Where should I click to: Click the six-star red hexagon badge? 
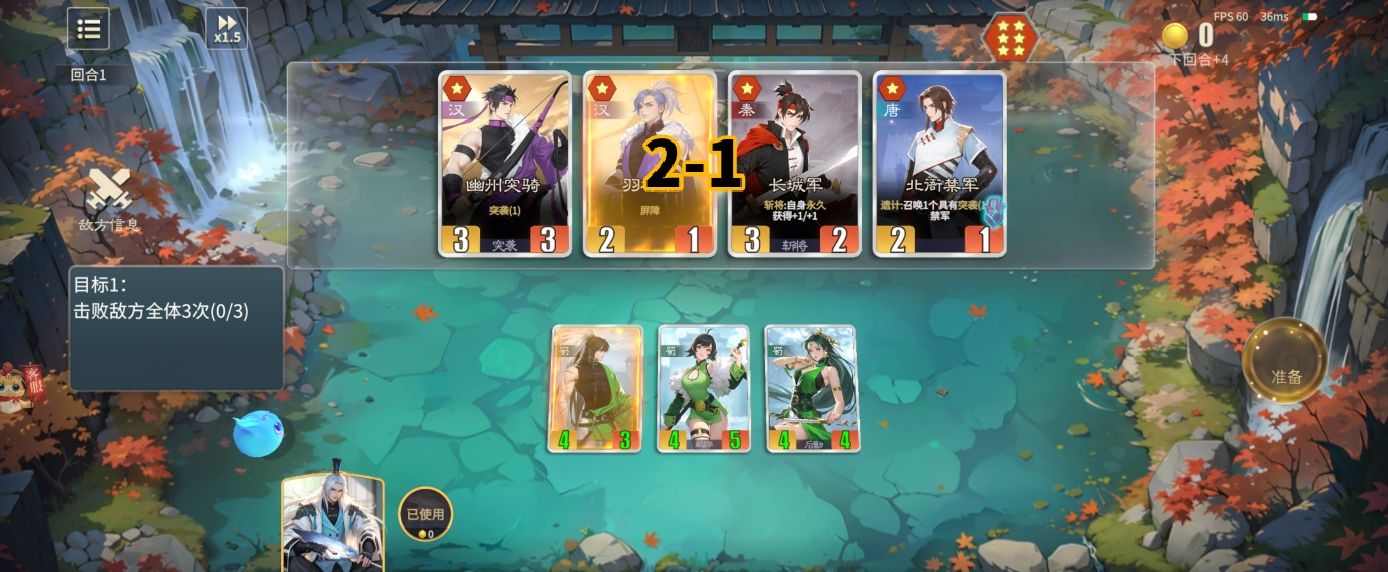pos(1010,39)
